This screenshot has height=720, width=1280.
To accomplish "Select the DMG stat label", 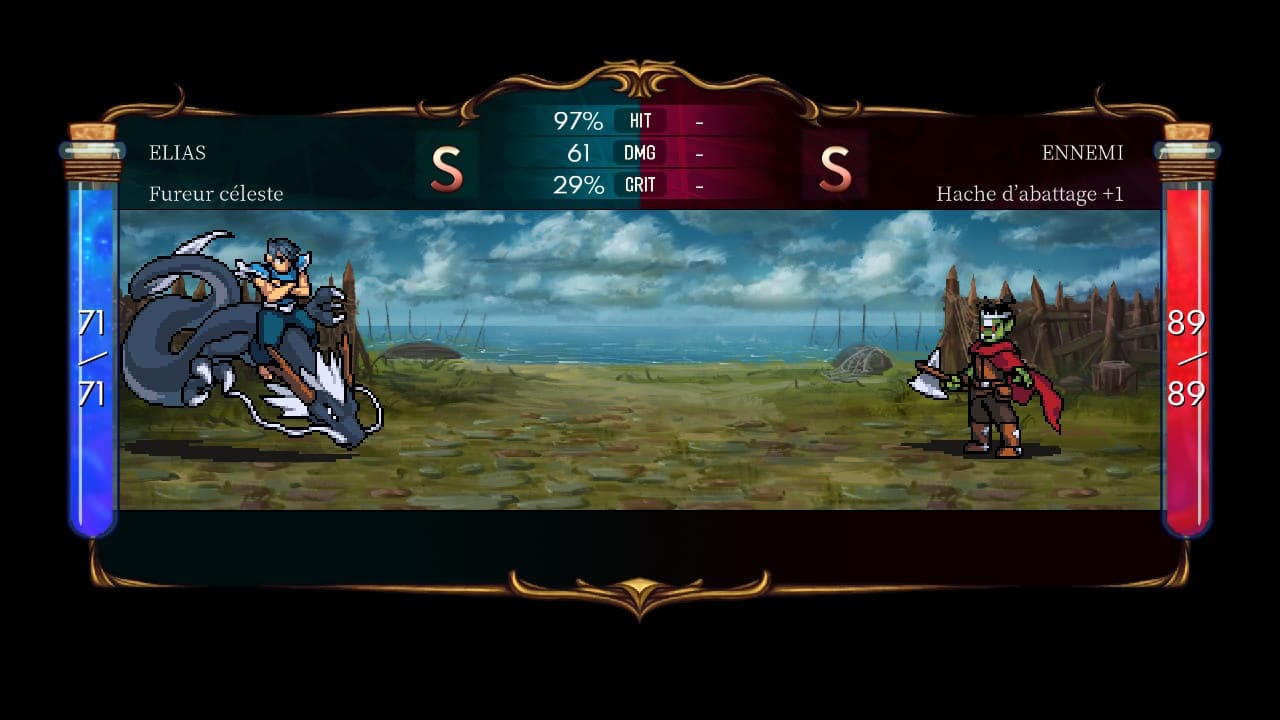I will click(639, 153).
